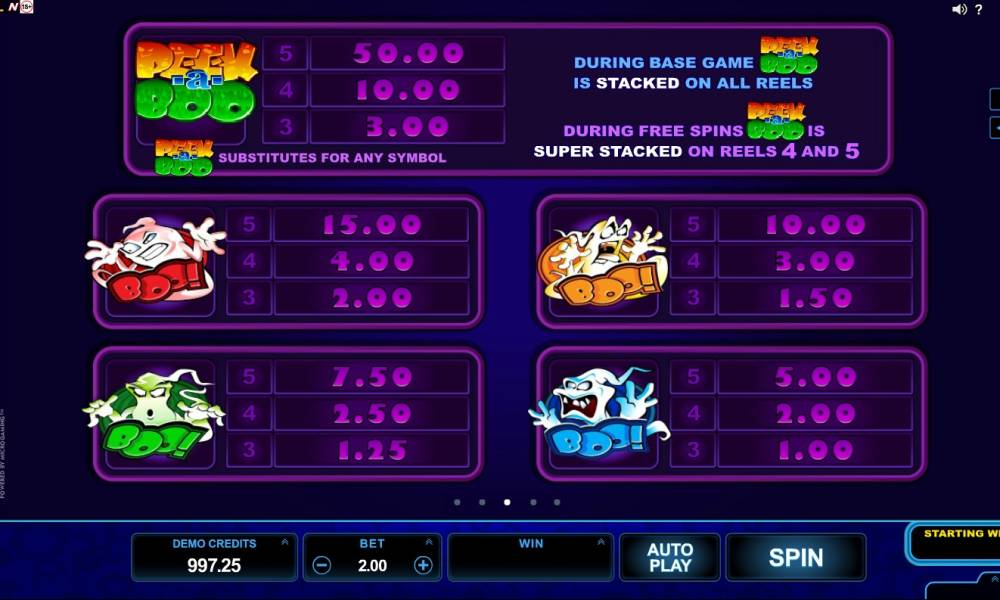Open the Auto Play options
1000x600 pixels.
point(670,557)
